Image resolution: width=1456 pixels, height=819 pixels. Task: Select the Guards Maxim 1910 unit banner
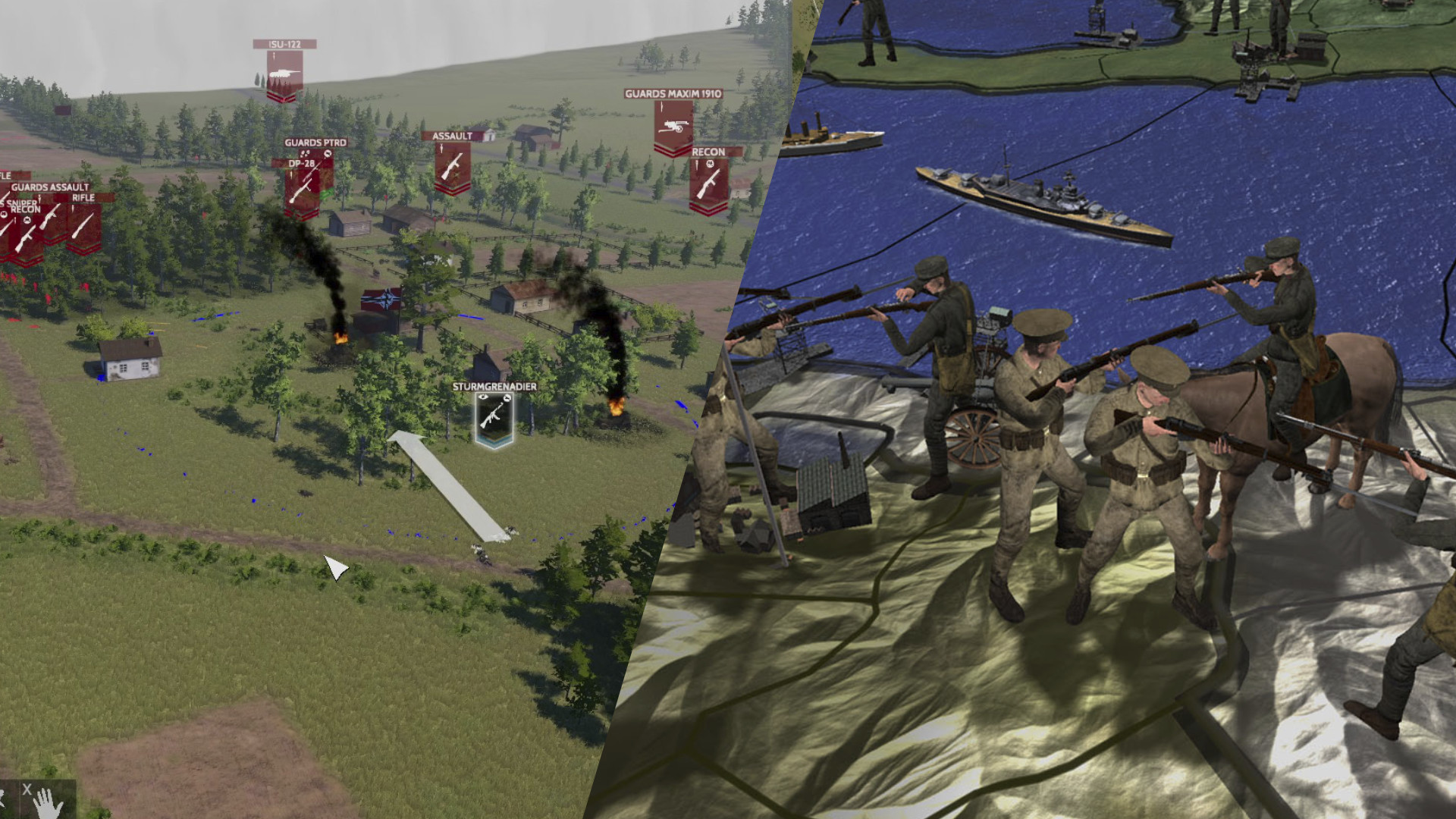tap(673, 127)
